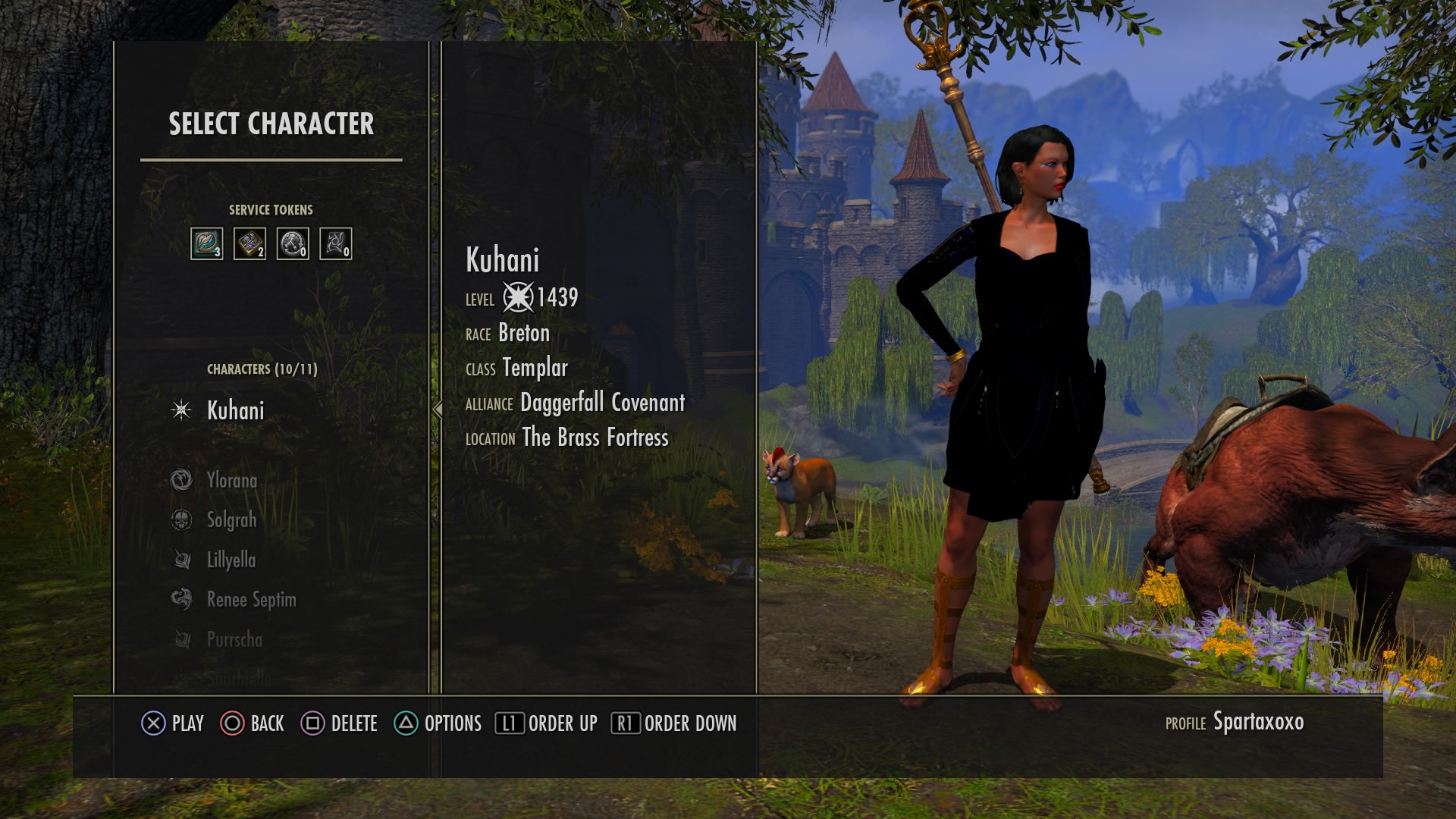Select the character Kuhani in the list
The height and width of the screenshot is (819, 1456).
tap(235, 410)
